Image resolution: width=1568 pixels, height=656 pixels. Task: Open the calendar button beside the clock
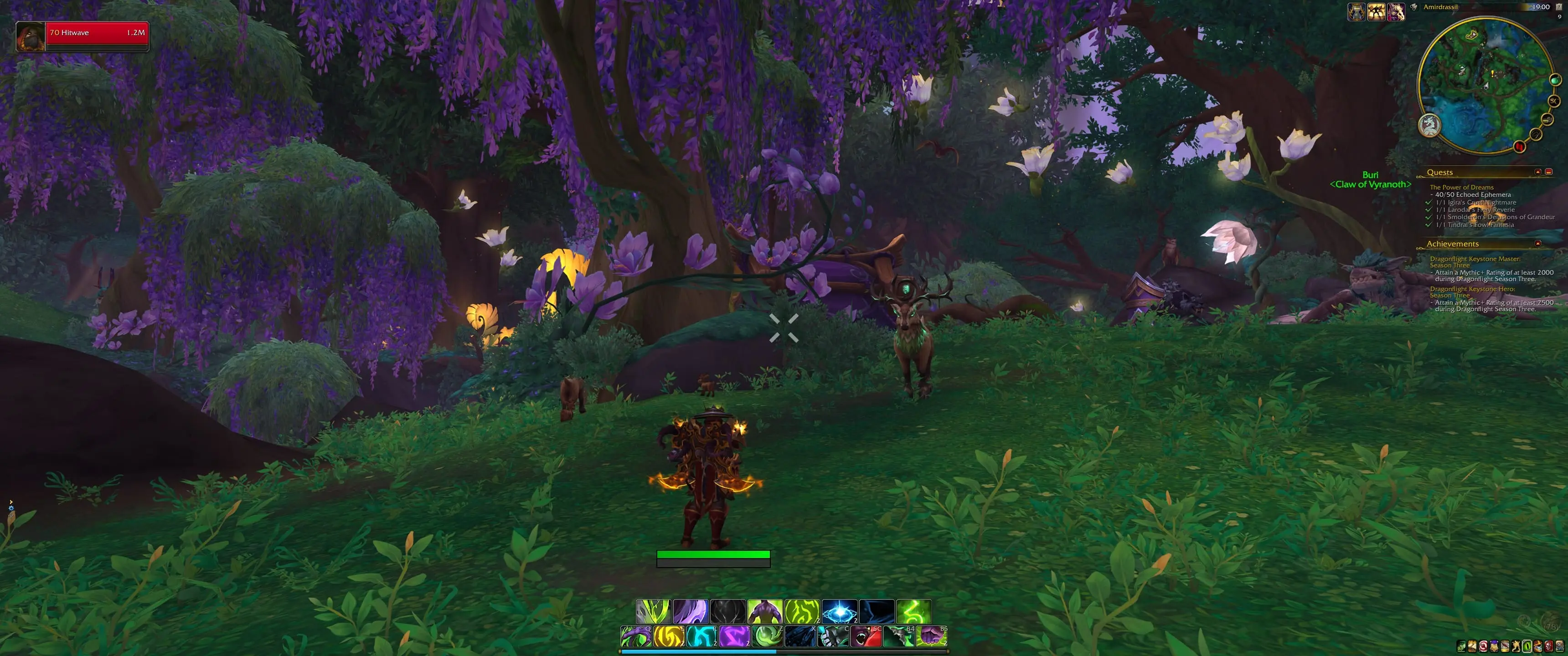click(x=1559, y=7)
